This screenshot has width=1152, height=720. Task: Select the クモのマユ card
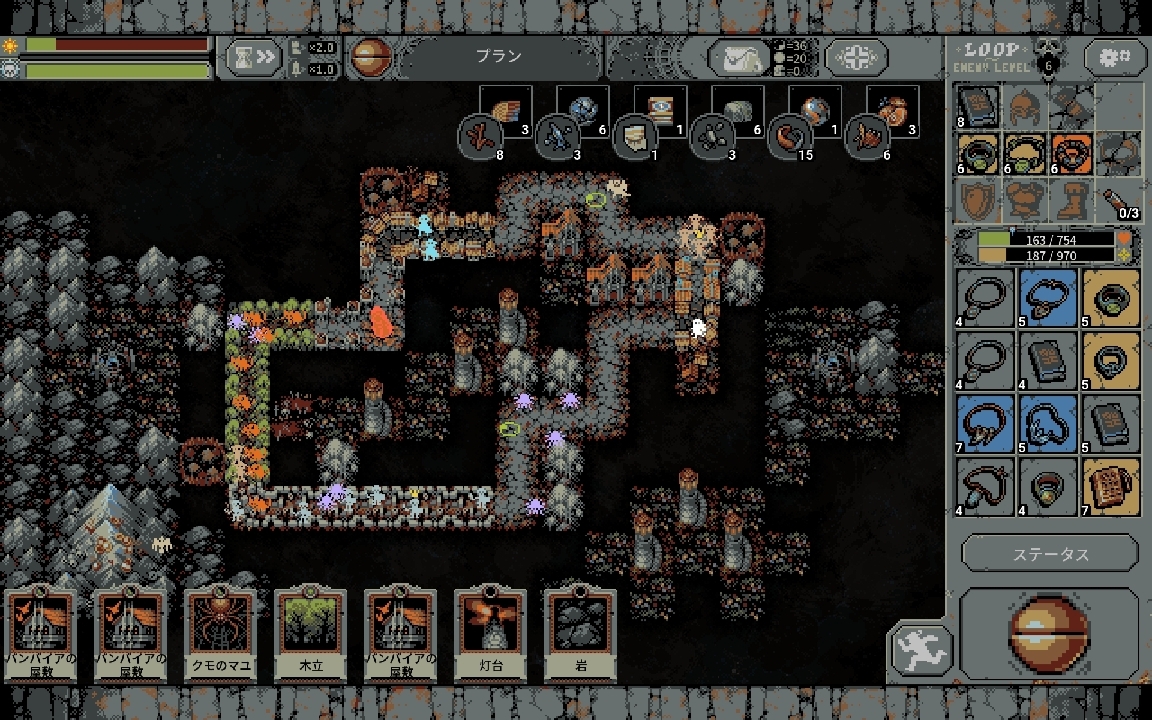(x=220, y=634)
